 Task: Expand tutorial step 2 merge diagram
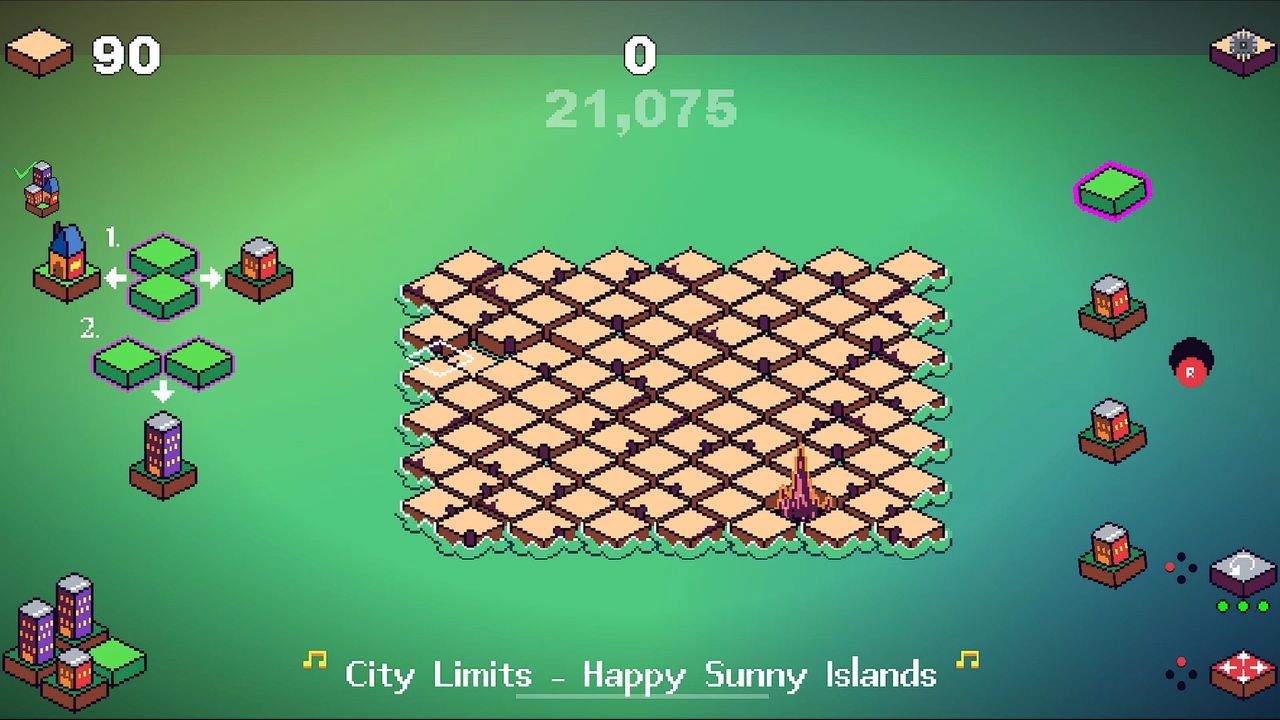pos(160,360)
